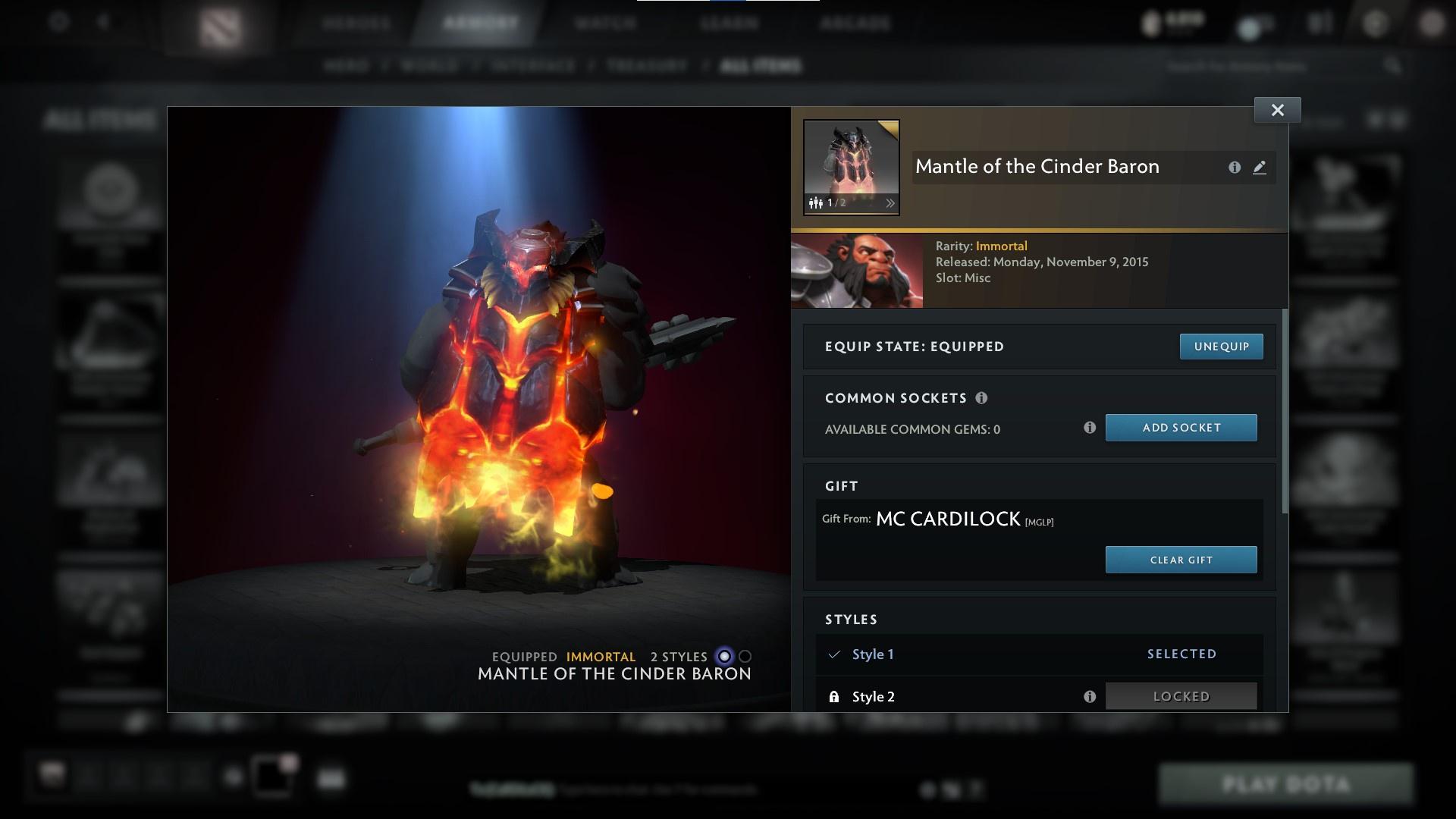Open the ARCADE menu at the top
This screenshot has height=819, width=1456.
point(856,24)
